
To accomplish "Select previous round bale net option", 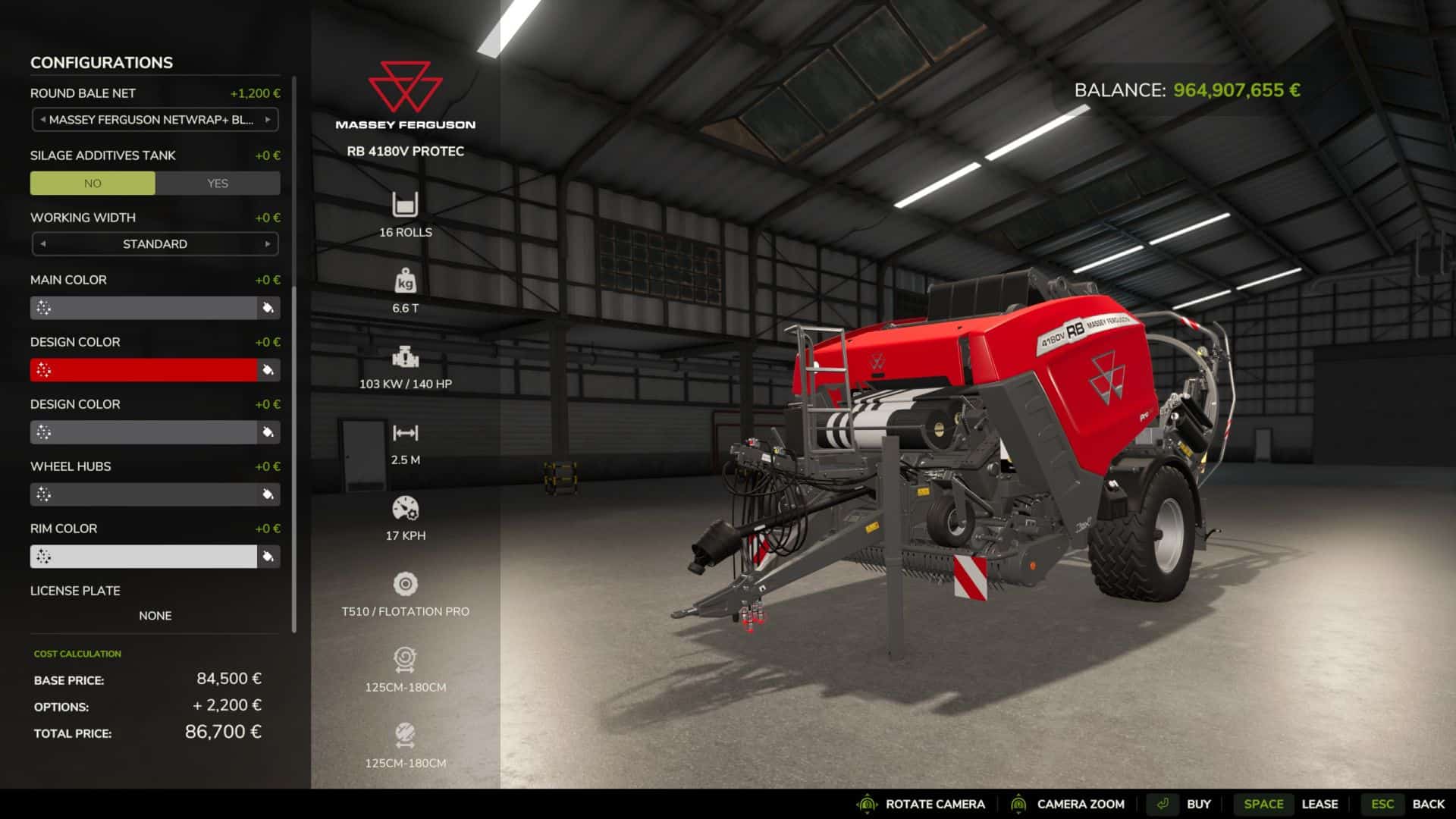I will click(x=43, y=120).
